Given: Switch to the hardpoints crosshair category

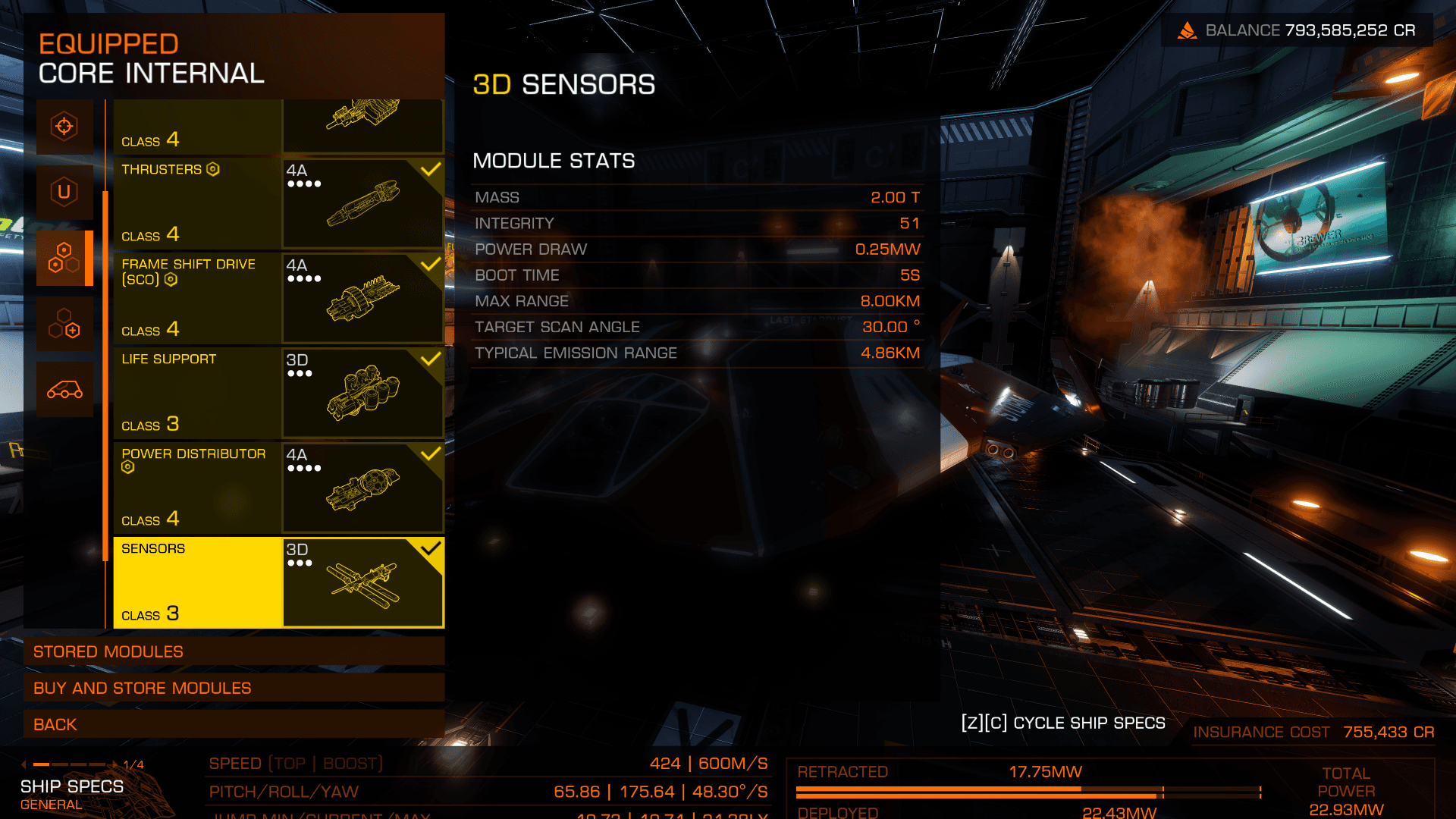Looking at the screenshot, I should coord(64,126).
